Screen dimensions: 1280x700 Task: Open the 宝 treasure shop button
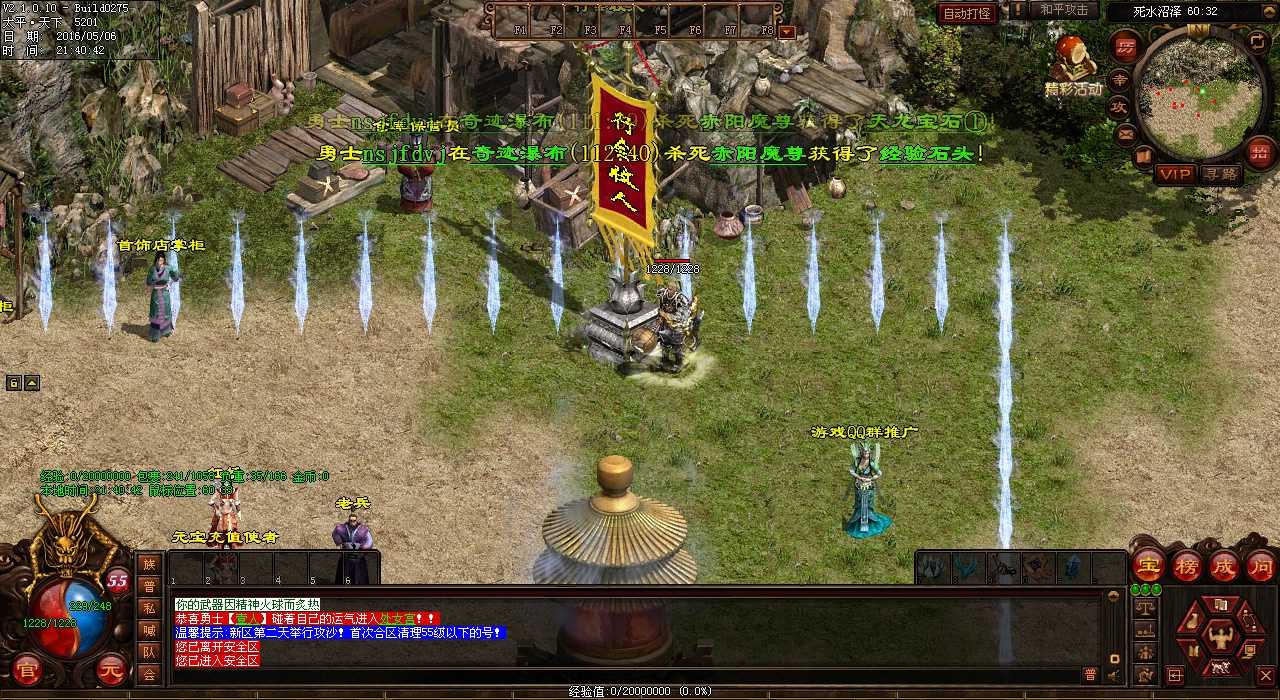(1148, 565)
